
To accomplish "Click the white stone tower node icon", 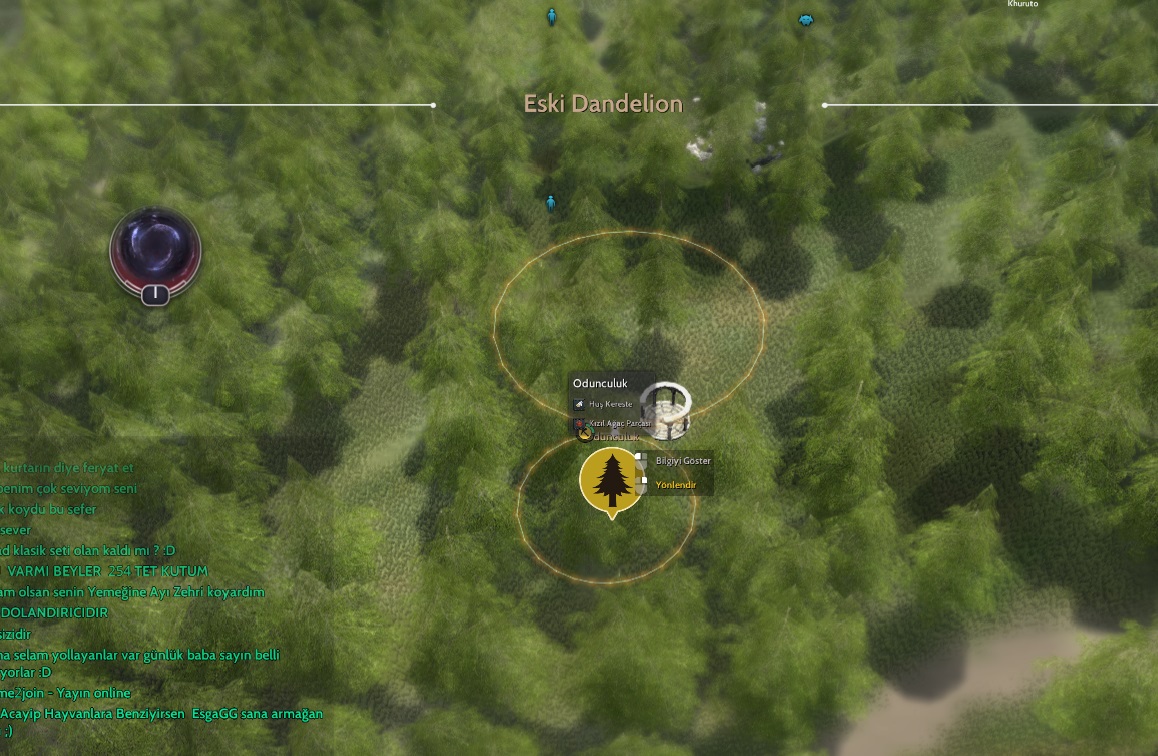I will 665,408.
